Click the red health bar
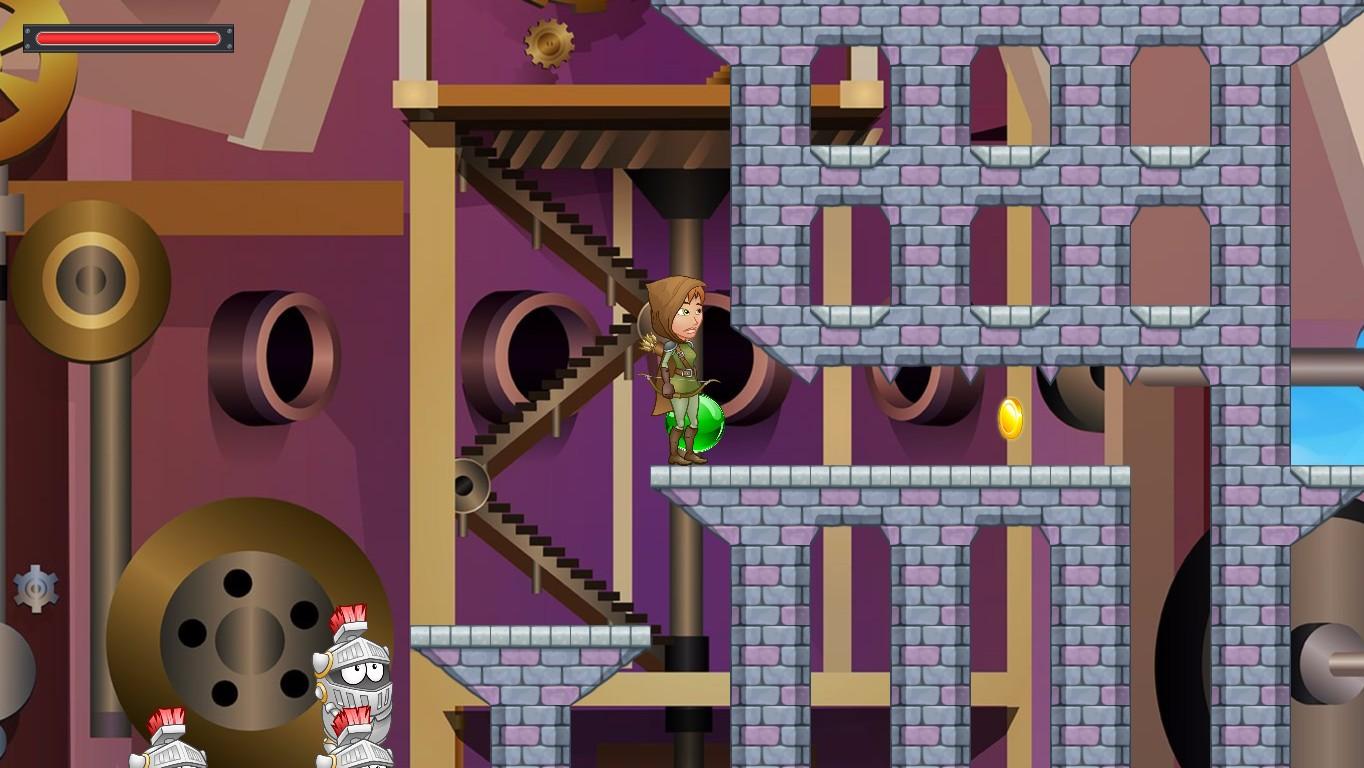1364x768 pixels. point(130,38)
